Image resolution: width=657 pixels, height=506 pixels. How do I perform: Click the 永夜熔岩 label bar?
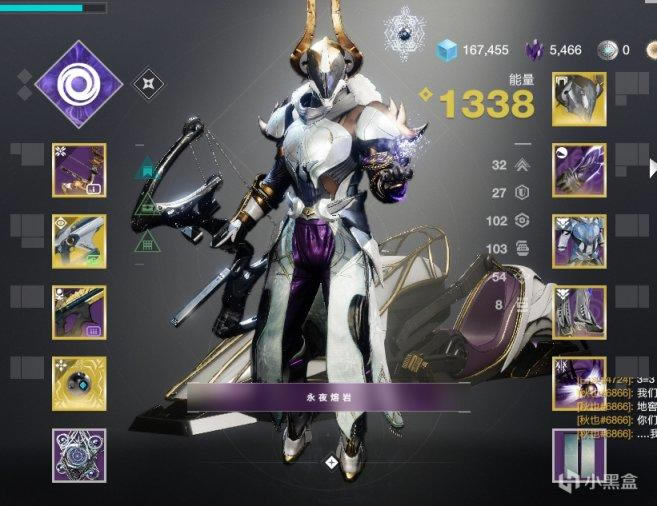(329, 396)
